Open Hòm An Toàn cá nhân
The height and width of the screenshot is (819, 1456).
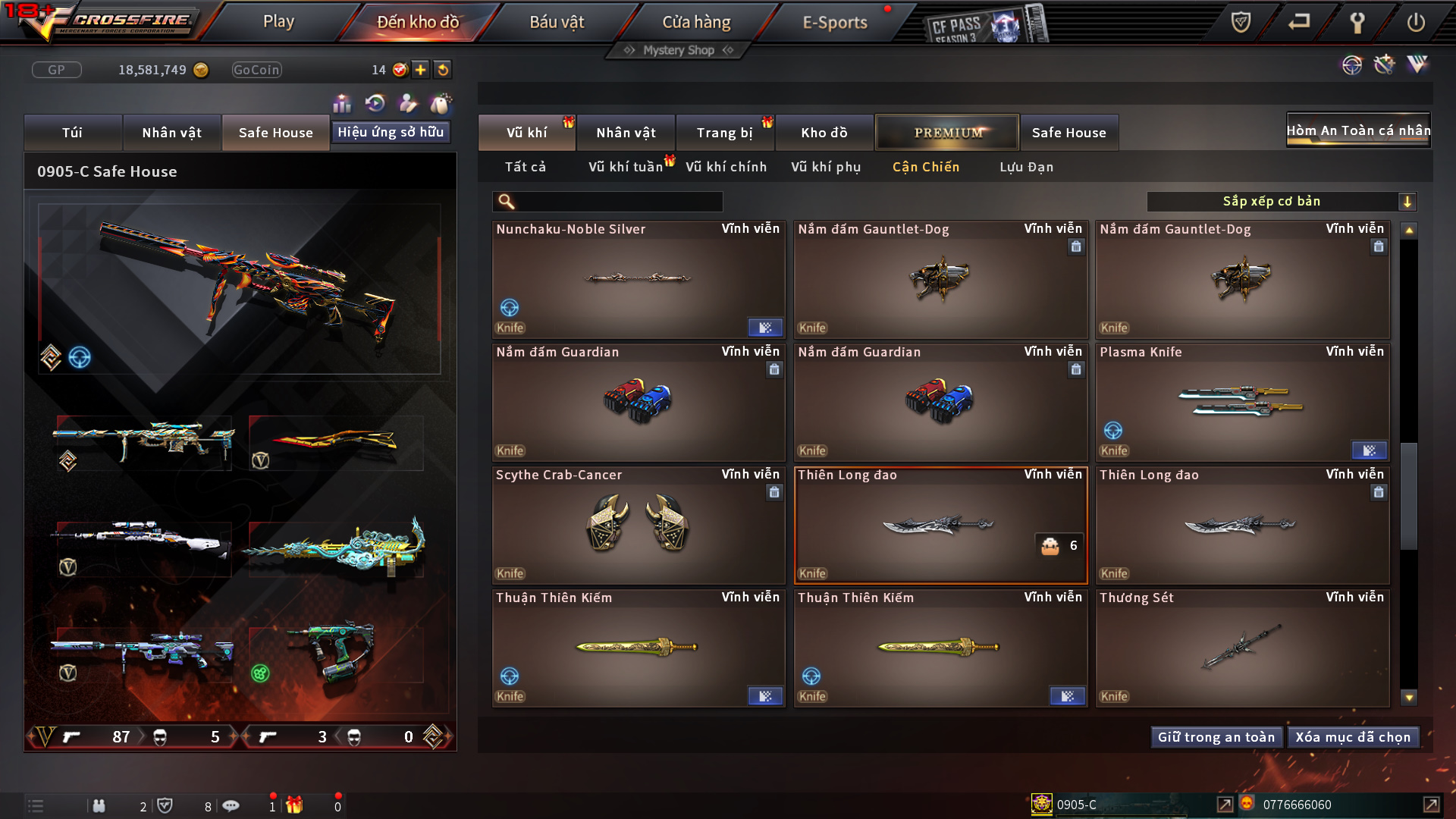(x=1358, y=130)
